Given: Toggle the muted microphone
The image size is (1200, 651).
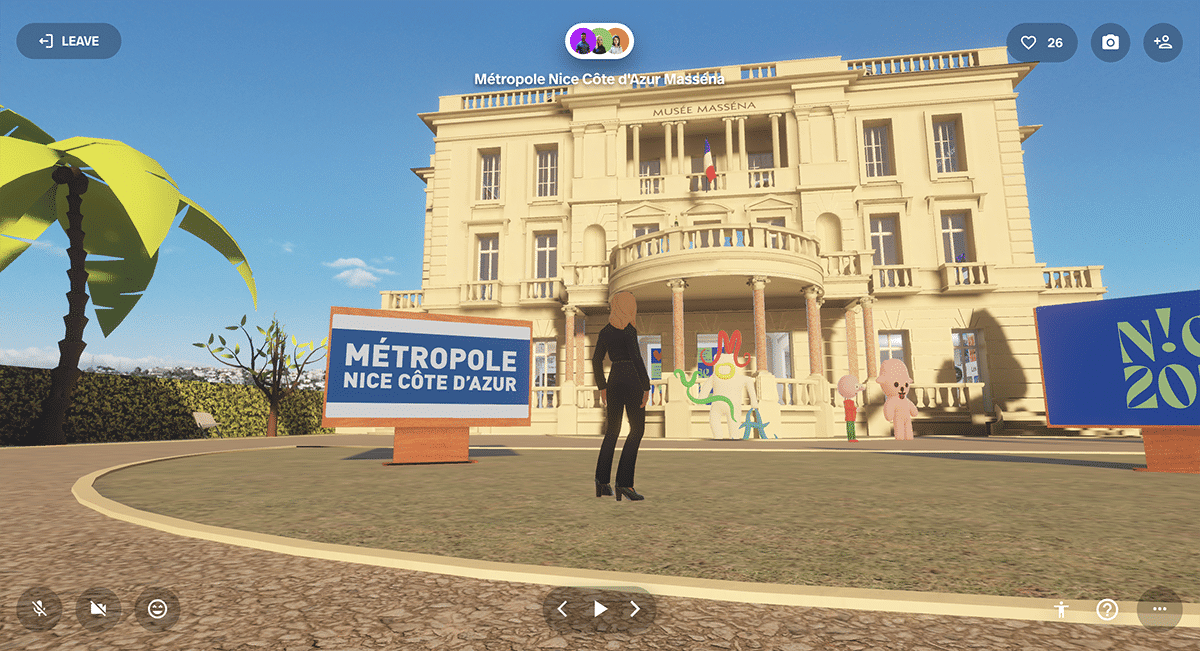Looking at the screenshot, I should coord(39,608).
